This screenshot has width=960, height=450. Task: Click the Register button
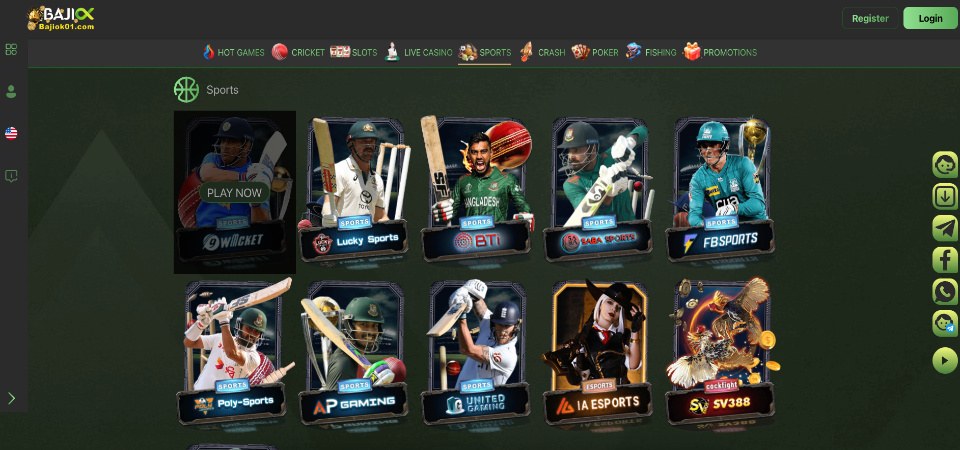tap(870, 18)
